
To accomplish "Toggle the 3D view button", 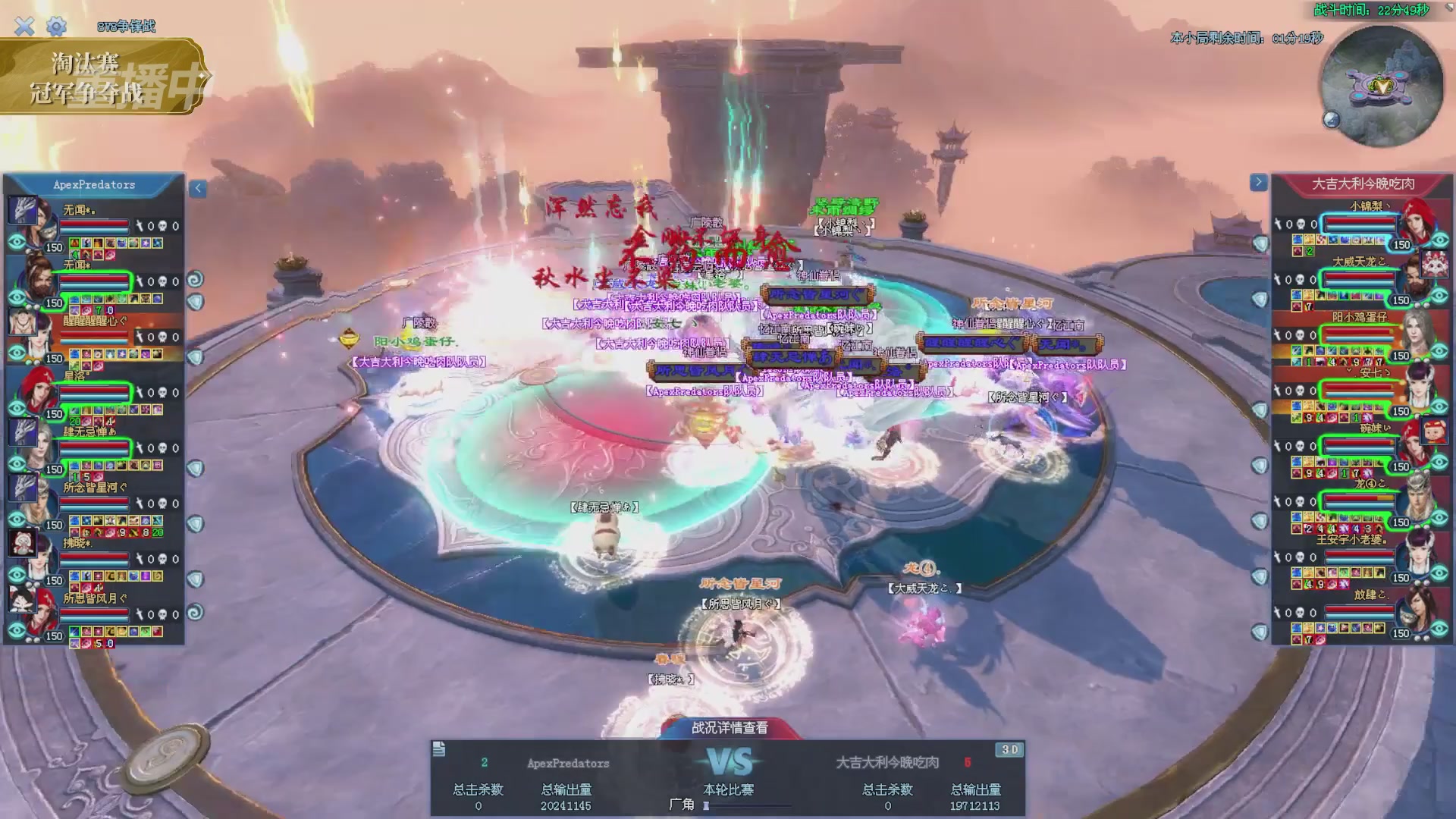I will pyautogui.click(x=1009, y=749).
